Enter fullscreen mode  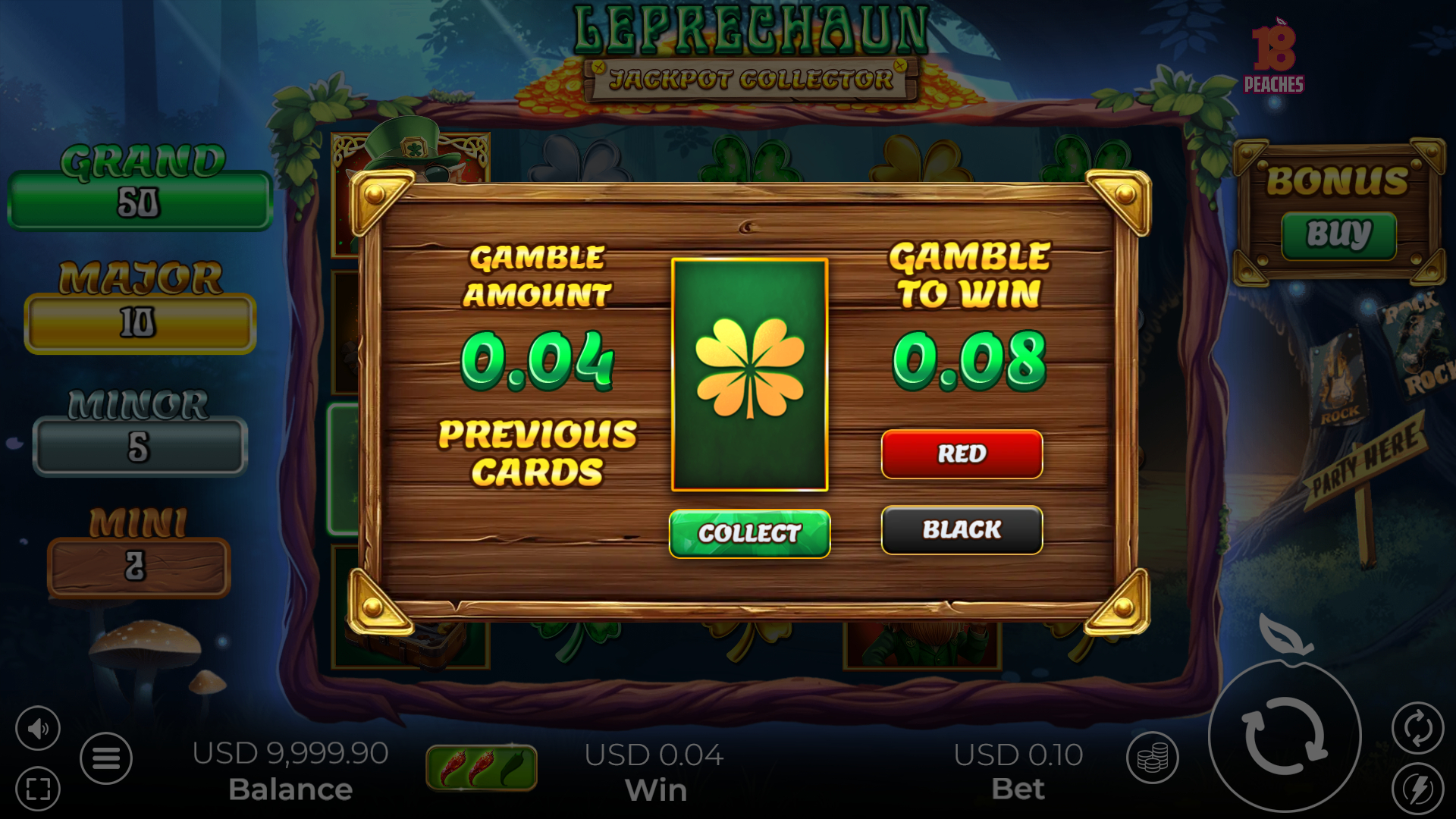(x=37, y=789)
